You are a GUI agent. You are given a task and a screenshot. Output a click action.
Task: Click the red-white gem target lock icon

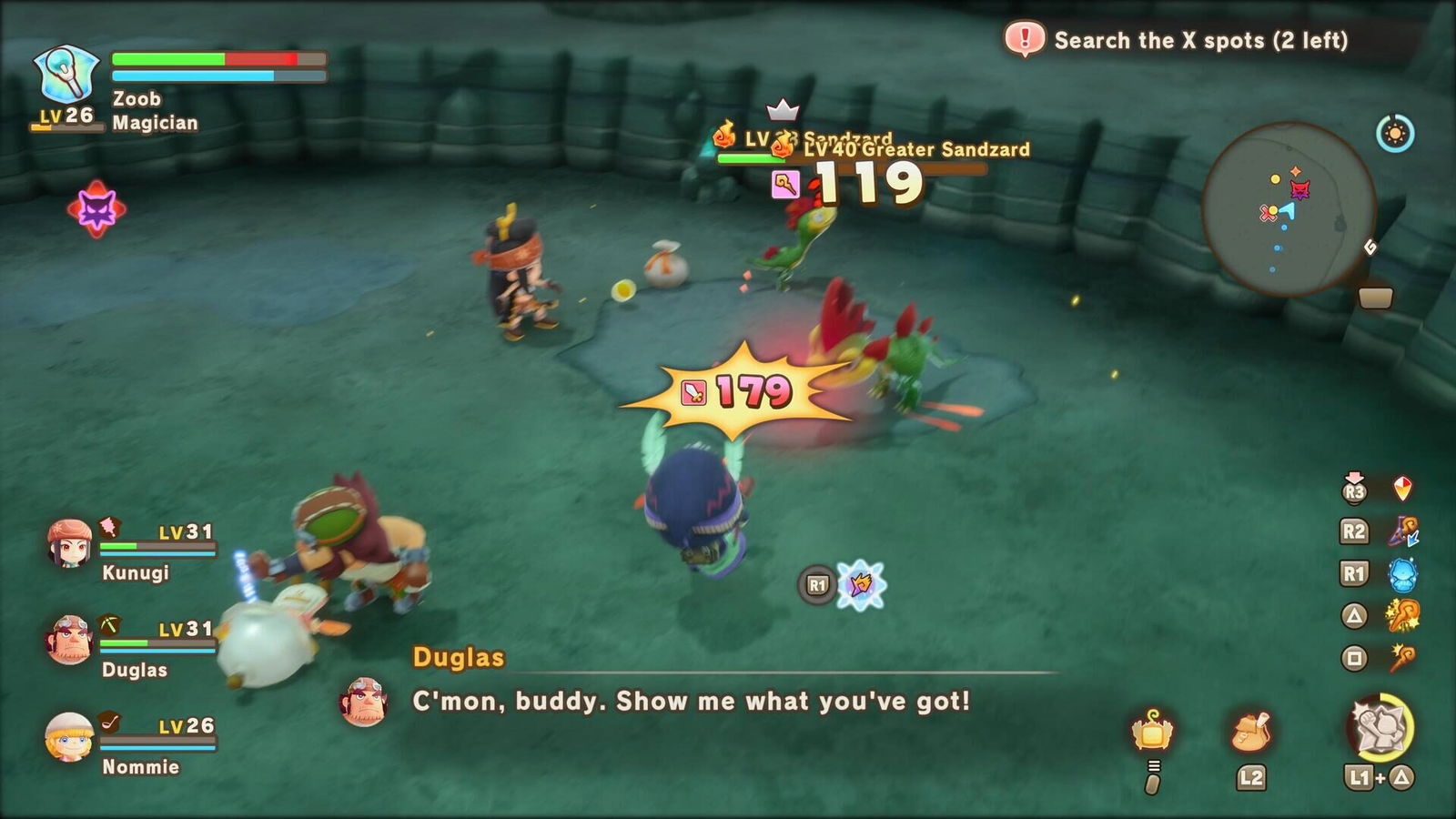coord(1402,489)
